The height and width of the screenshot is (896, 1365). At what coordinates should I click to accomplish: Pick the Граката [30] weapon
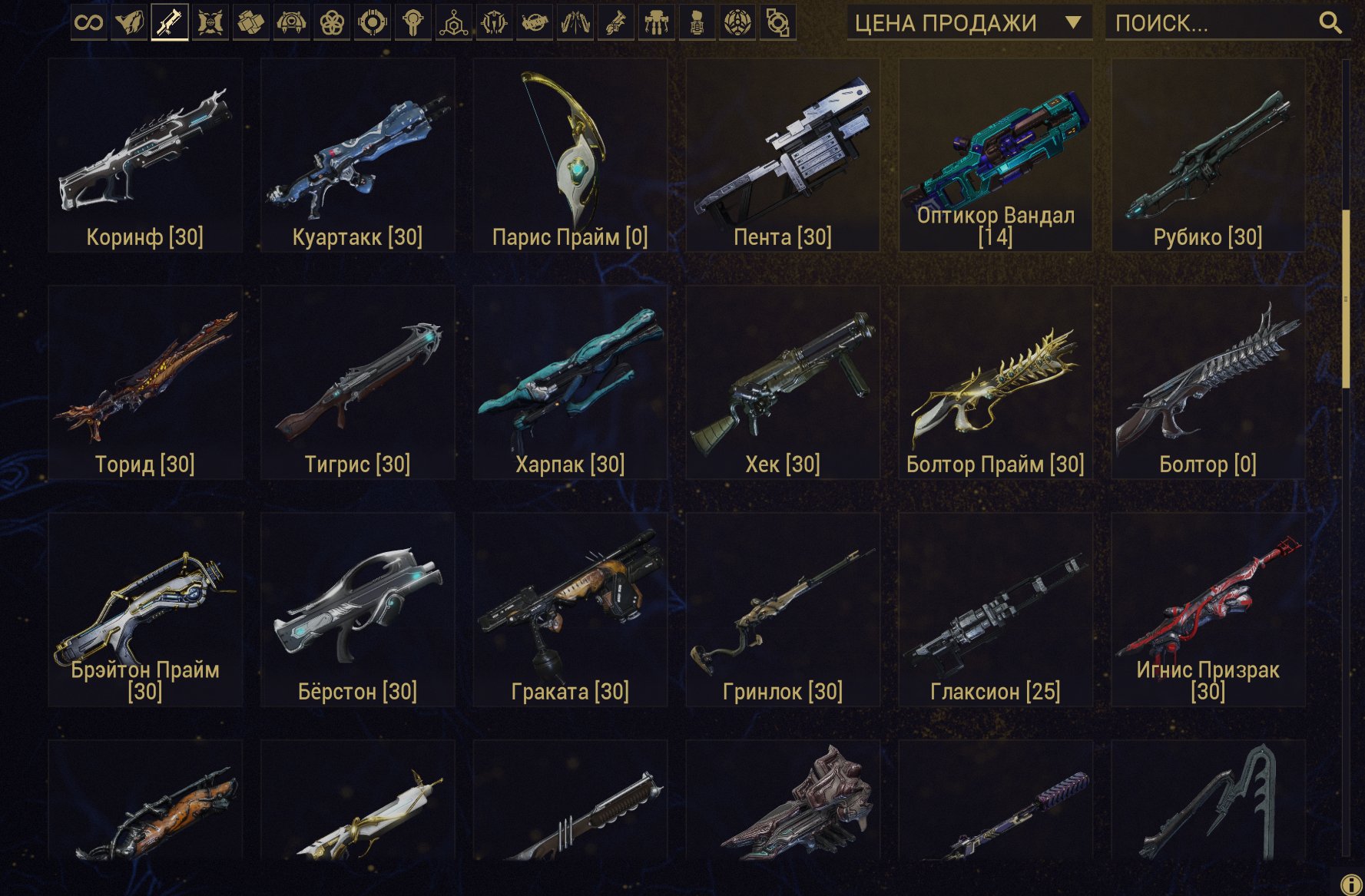coord(570,610)
